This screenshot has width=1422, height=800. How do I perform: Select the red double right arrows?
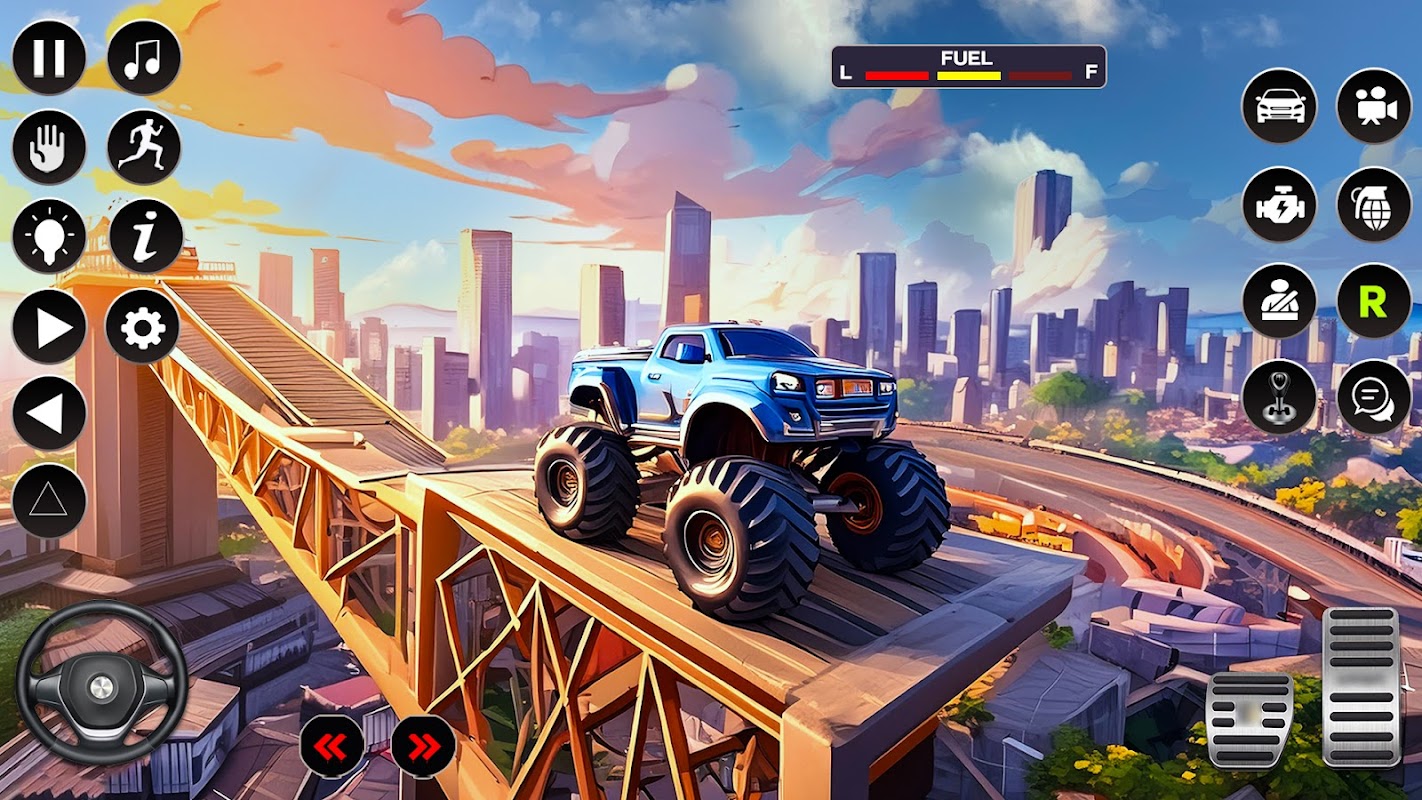point(423,746)
